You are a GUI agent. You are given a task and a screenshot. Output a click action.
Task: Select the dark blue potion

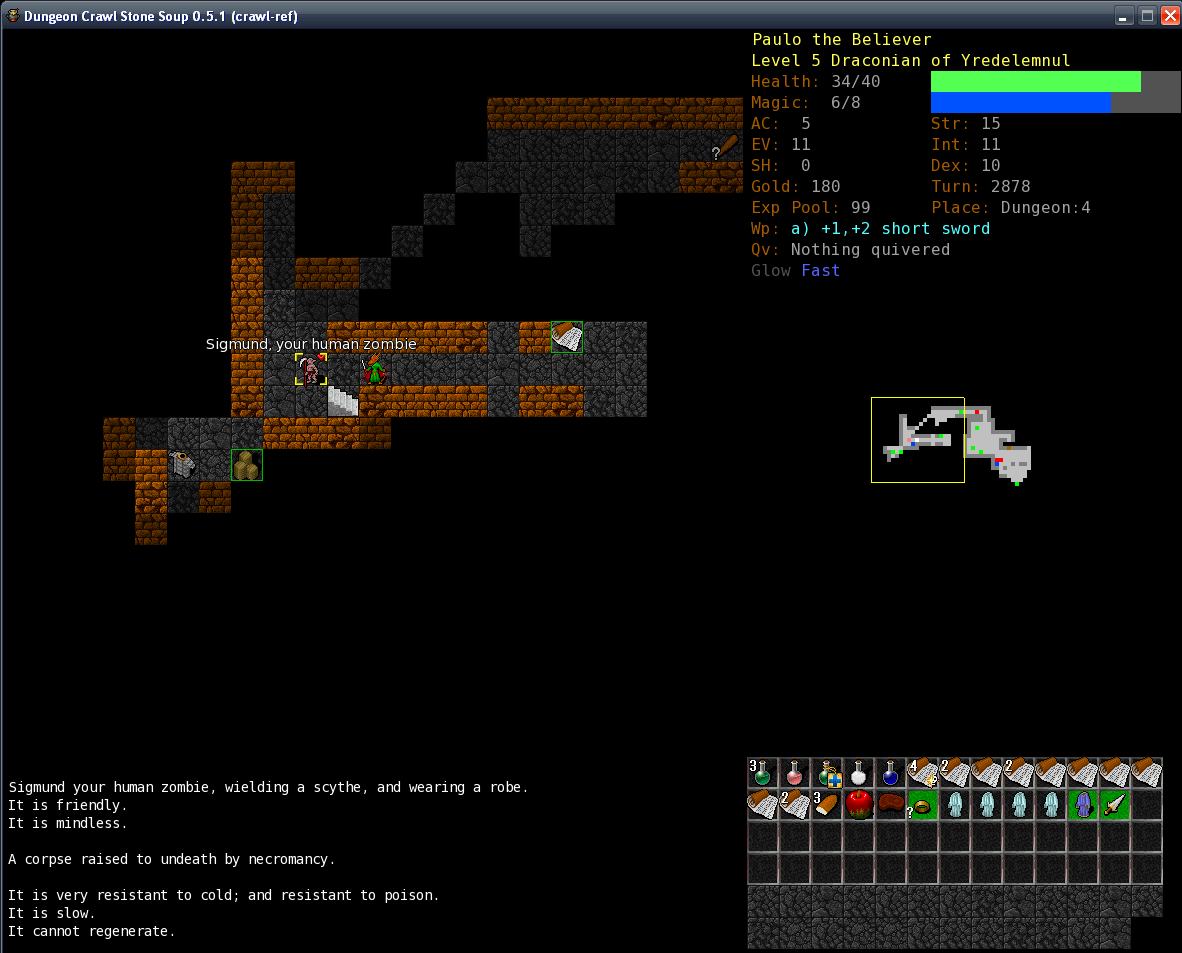891,773
